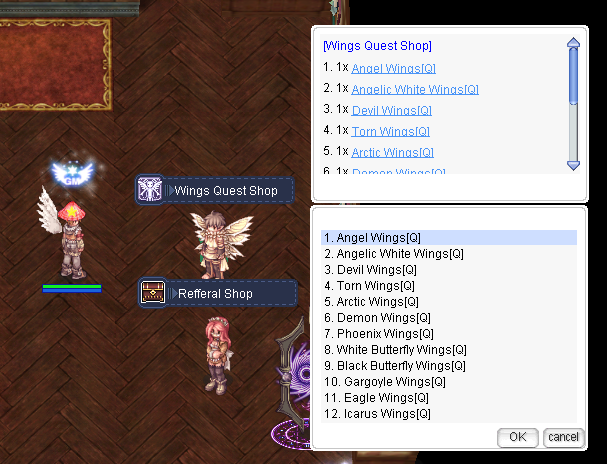View the Torn Wings[Q] item link
607x464 pixels.
[x=390, y=131]
